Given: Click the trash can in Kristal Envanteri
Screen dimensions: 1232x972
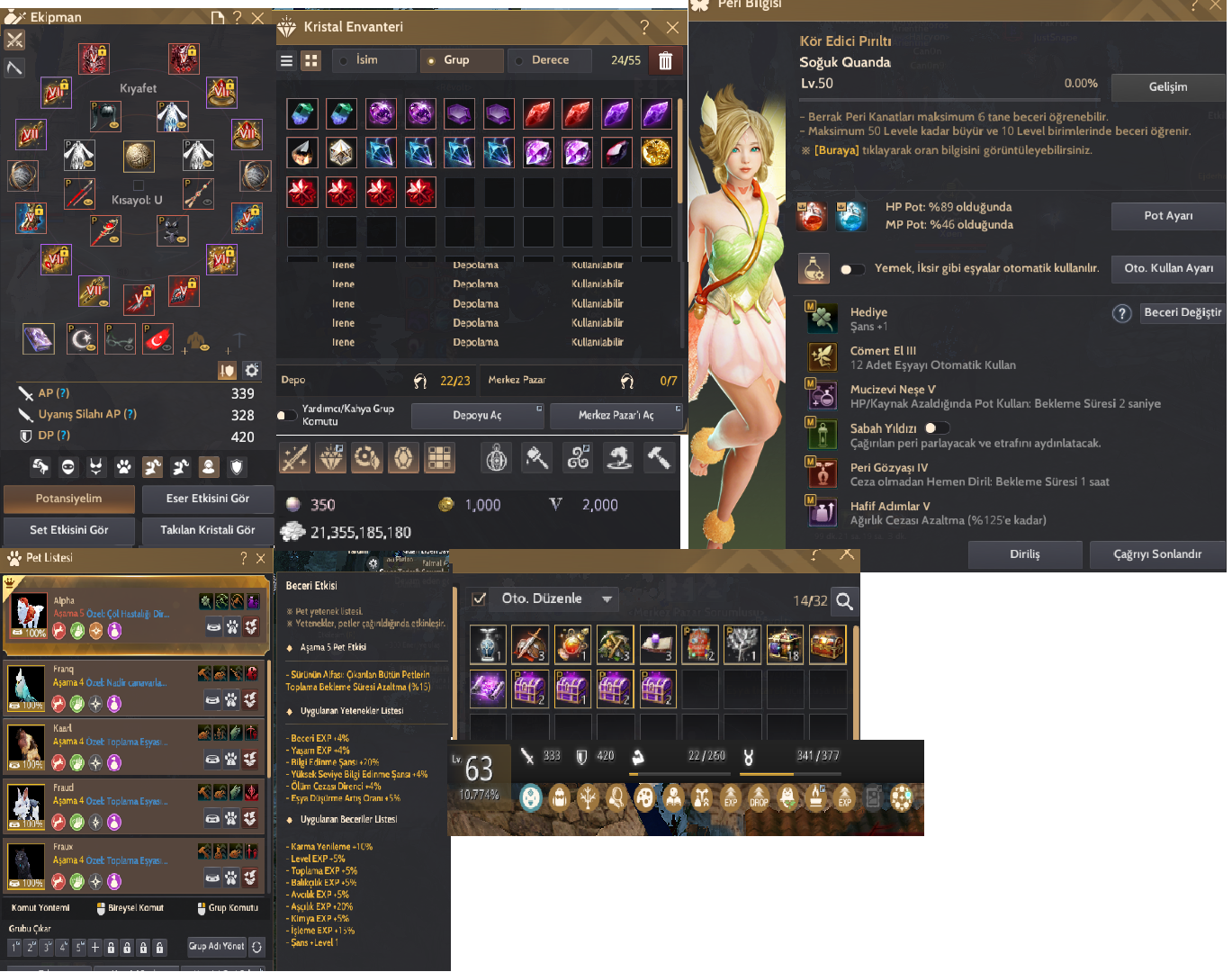Looking at the screenshot, I should 666,59.
